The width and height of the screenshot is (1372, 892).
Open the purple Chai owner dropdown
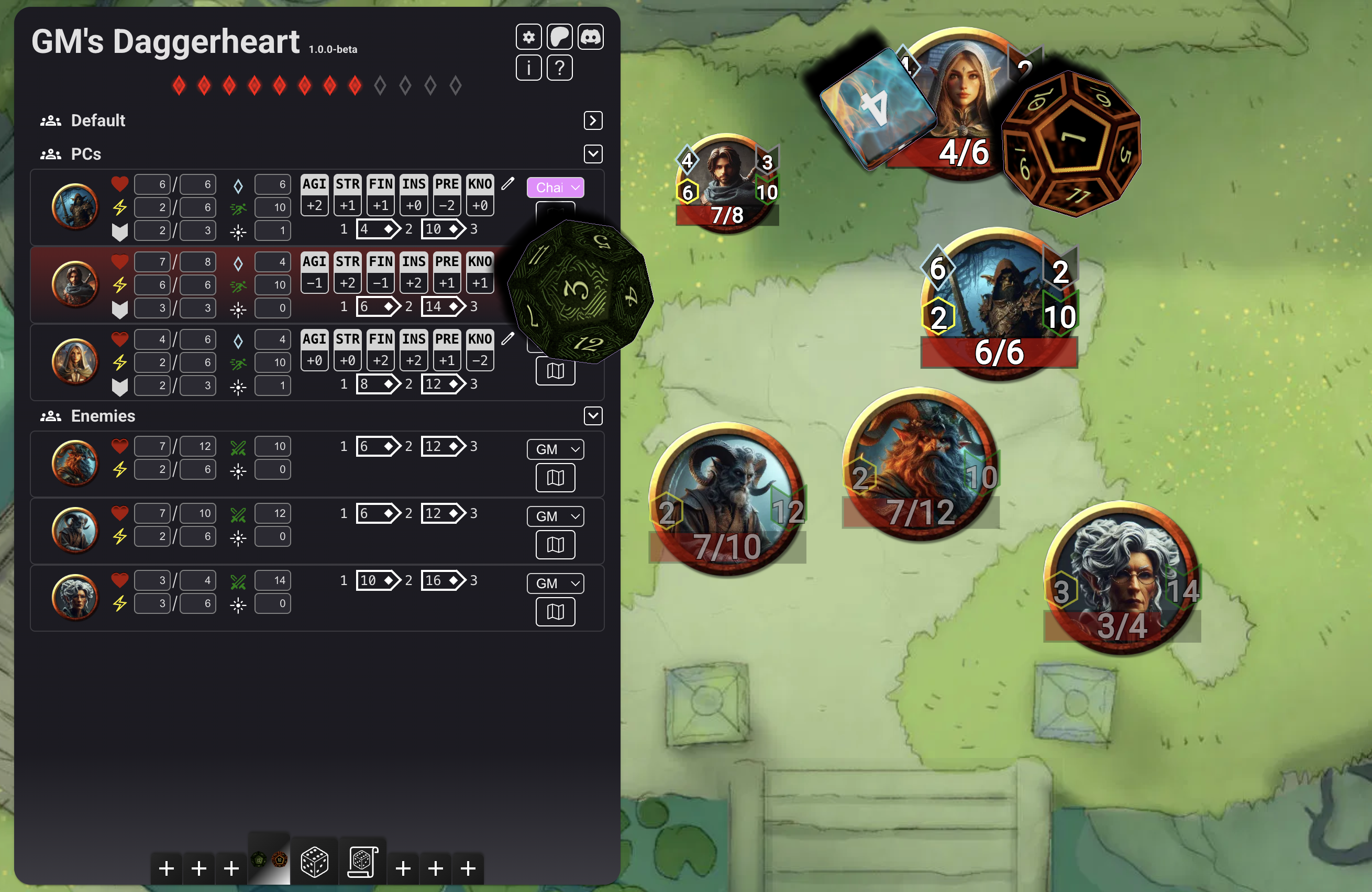click(x=555, y=188)
